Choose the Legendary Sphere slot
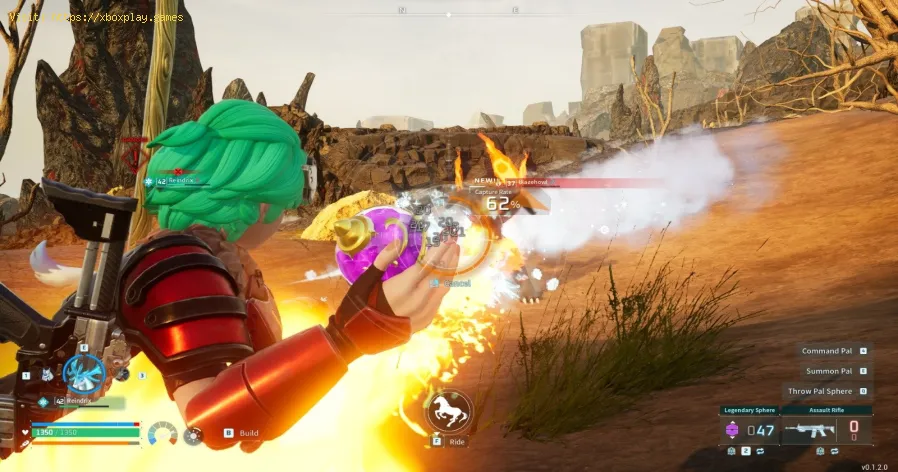The height and width of the screenshot is (472, 898). (749, 429)
